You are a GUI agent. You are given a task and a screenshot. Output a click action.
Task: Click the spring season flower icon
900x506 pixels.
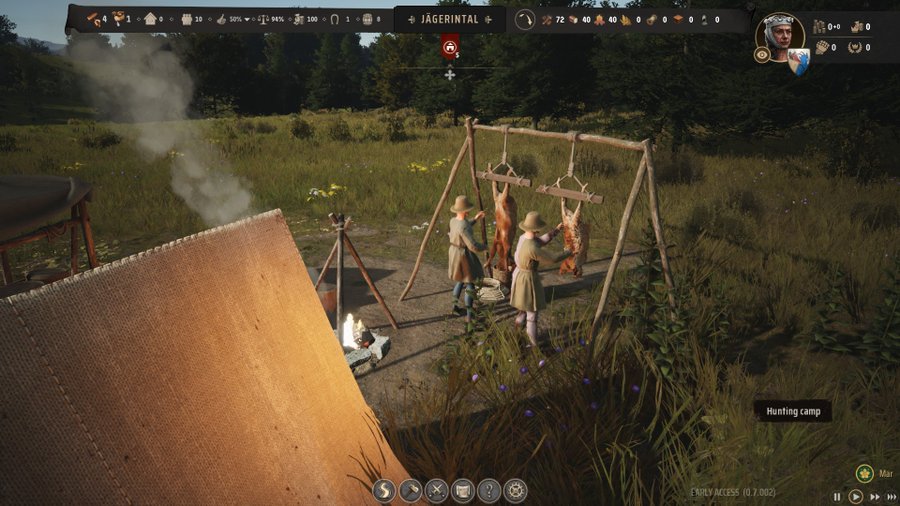pyautogui.click(x=865, y=473)
